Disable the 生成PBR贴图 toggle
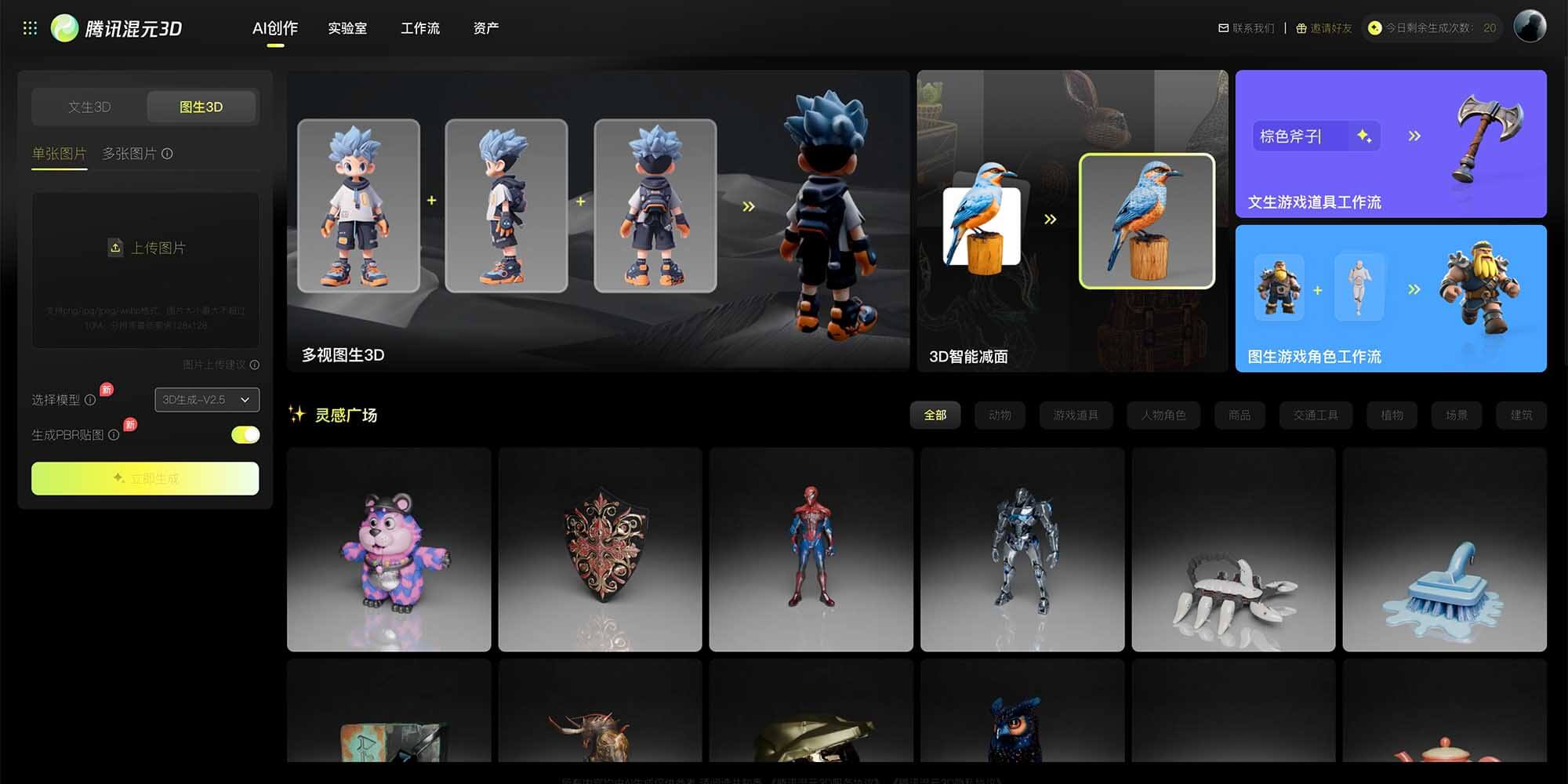Screen dimensions: 1568x784 [x=245, y=434]
